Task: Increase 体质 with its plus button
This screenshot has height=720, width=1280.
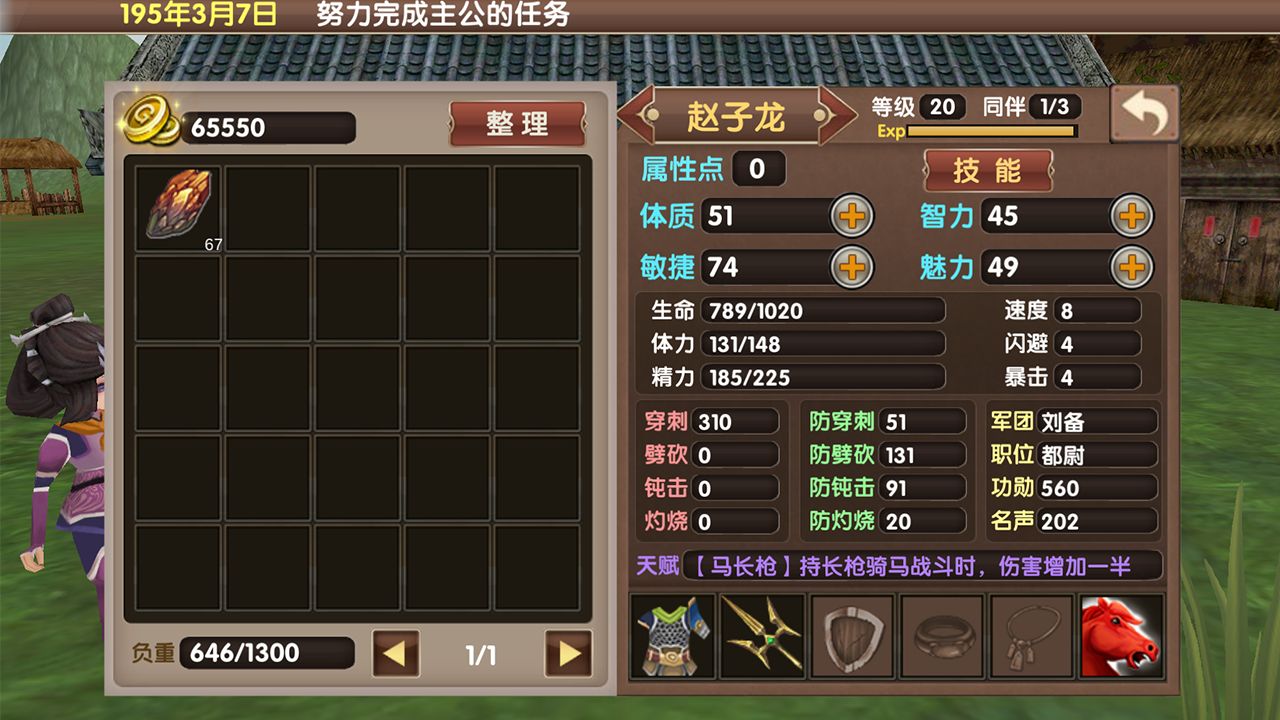Action: 849,215
